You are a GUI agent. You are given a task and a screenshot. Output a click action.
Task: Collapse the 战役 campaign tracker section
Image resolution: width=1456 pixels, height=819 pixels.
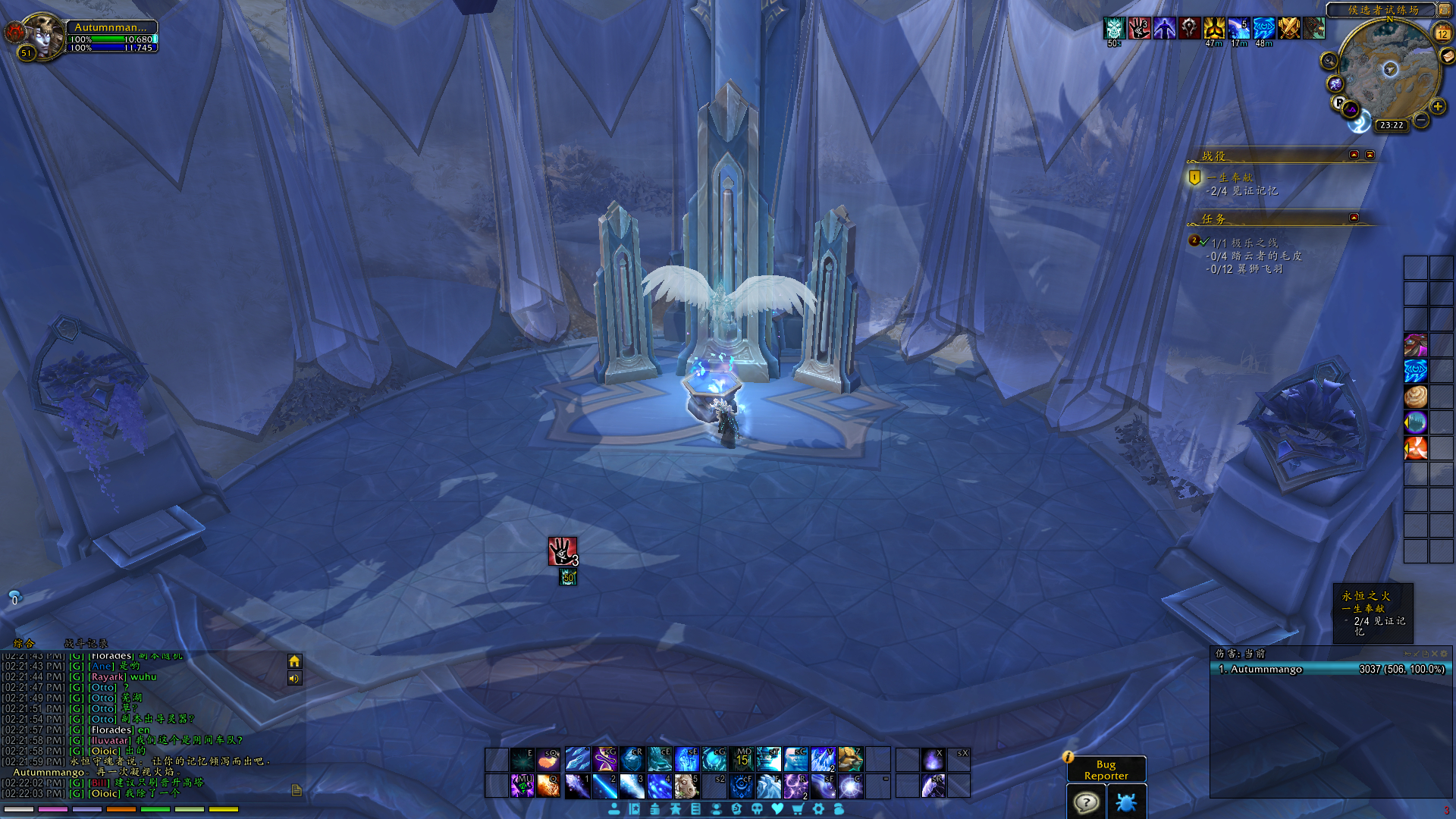[x=1354, y=155]
